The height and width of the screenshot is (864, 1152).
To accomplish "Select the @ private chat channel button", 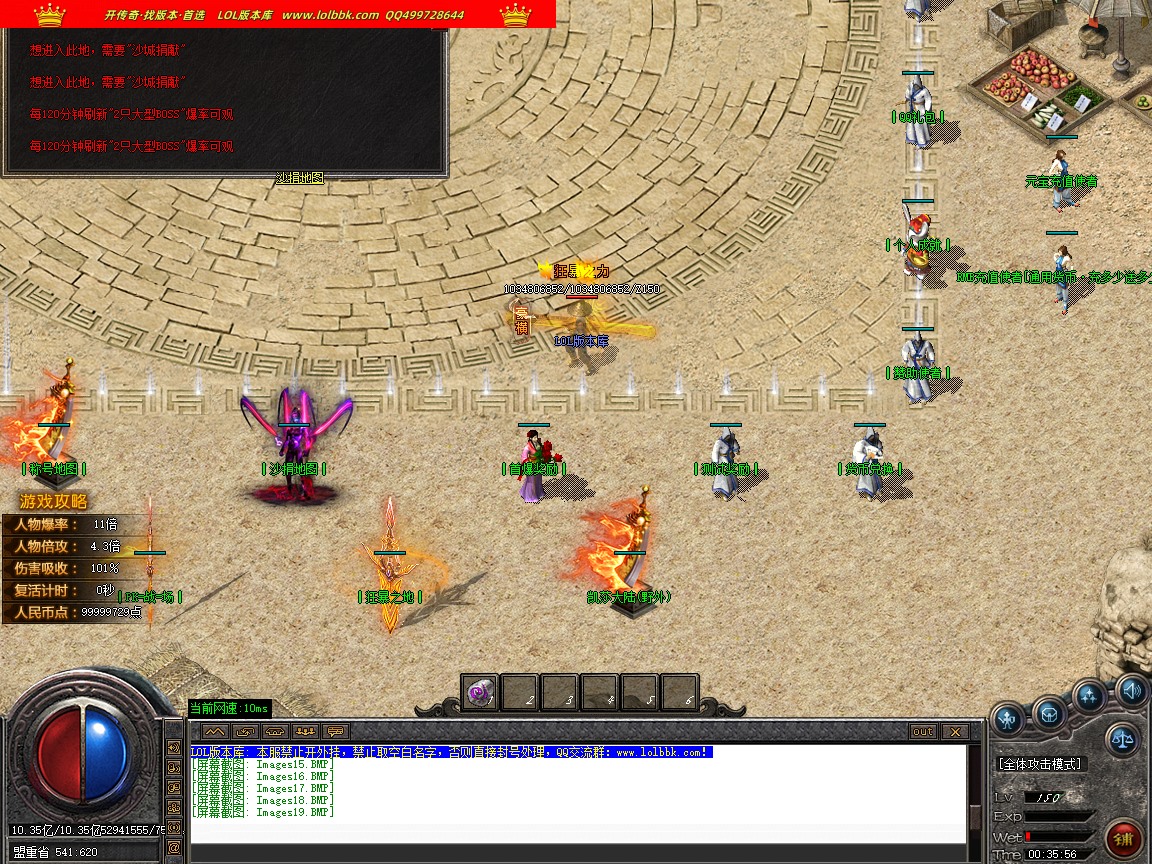I will point(175,847).
